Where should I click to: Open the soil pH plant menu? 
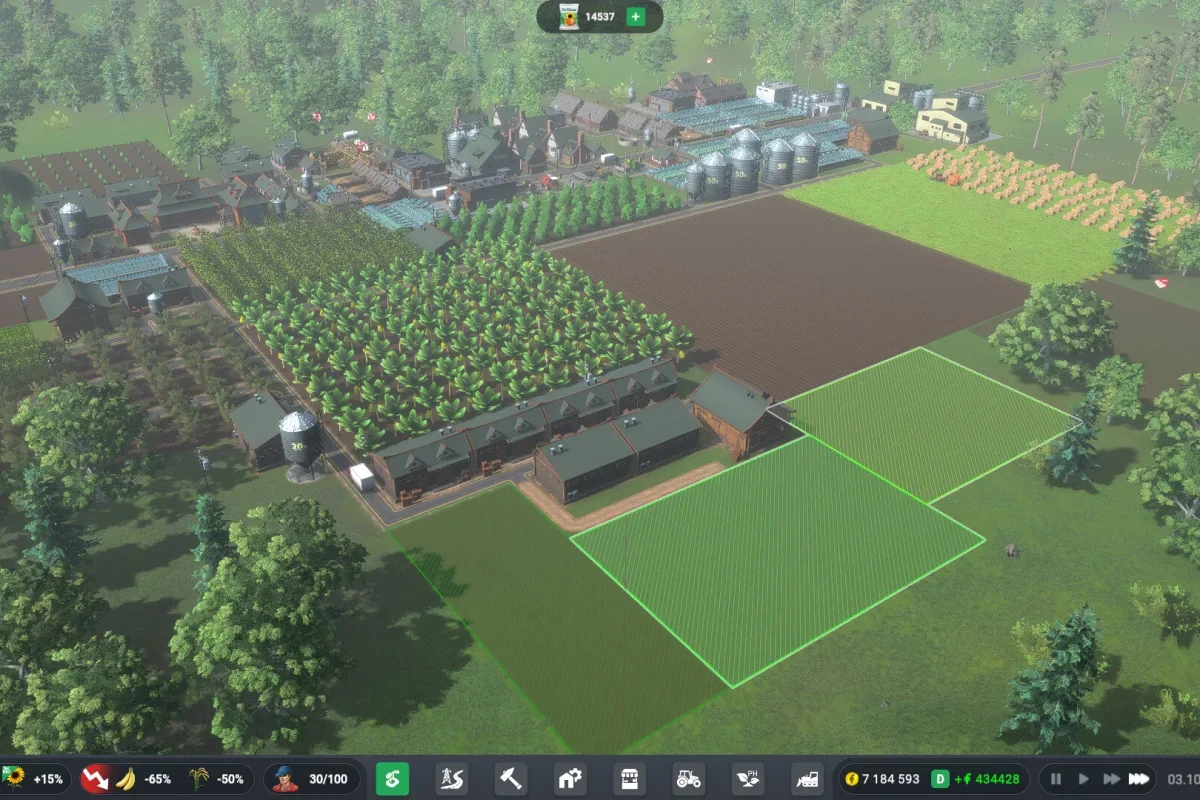click(748, 779)
